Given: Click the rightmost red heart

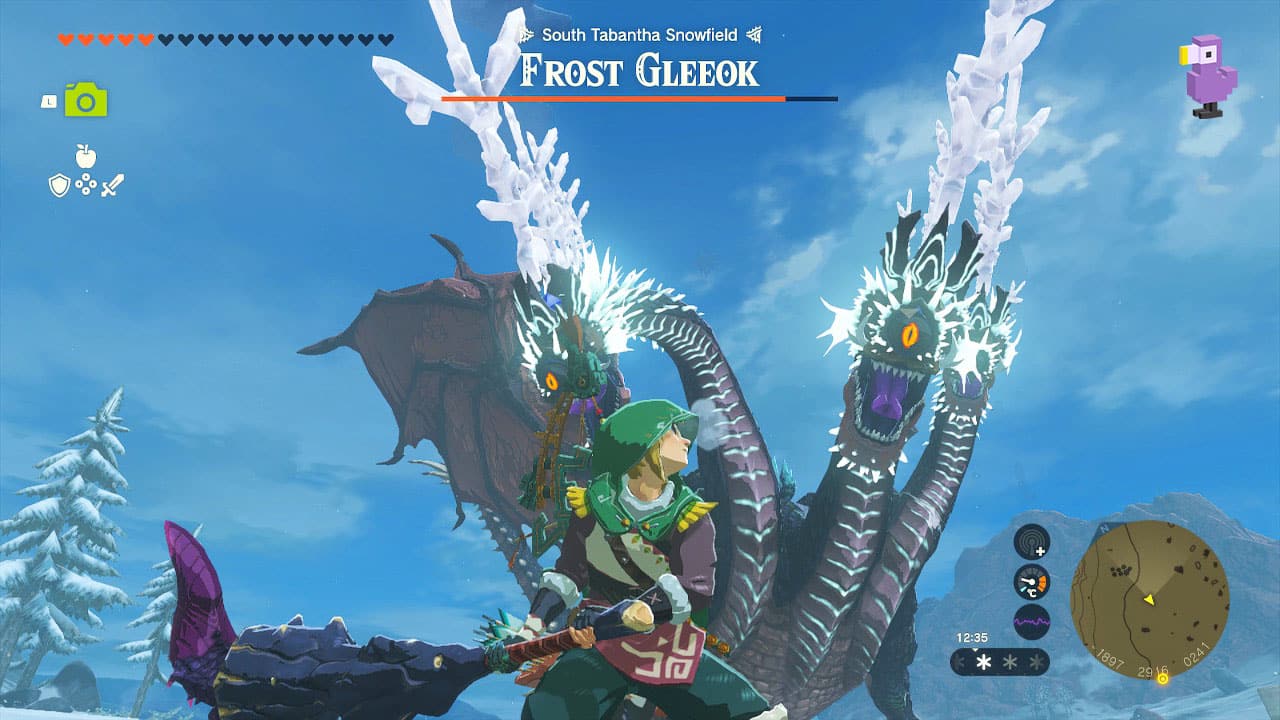Looking at the screenshot, I should (143, 39).
